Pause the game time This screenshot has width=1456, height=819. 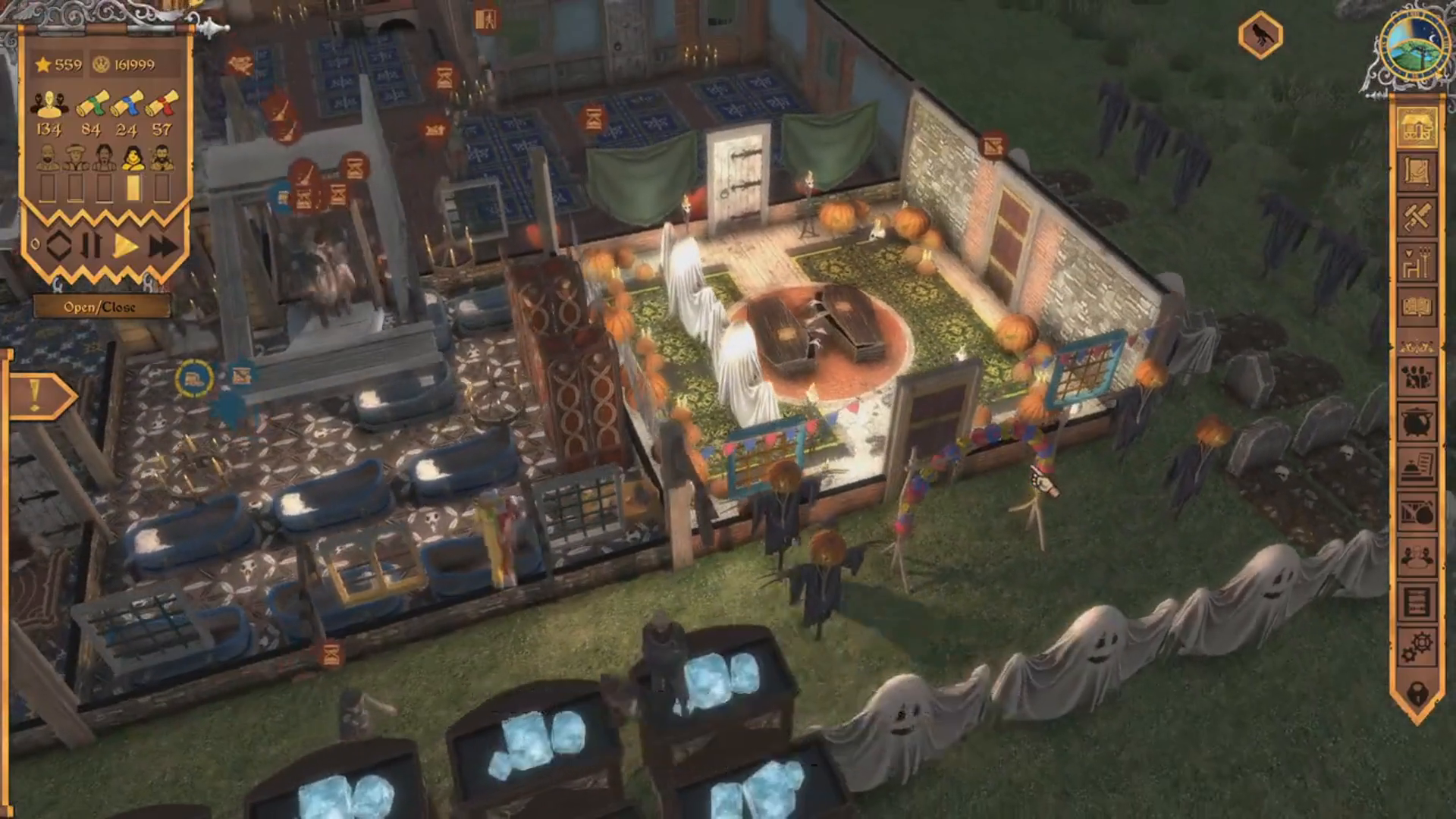pos(92,246)
